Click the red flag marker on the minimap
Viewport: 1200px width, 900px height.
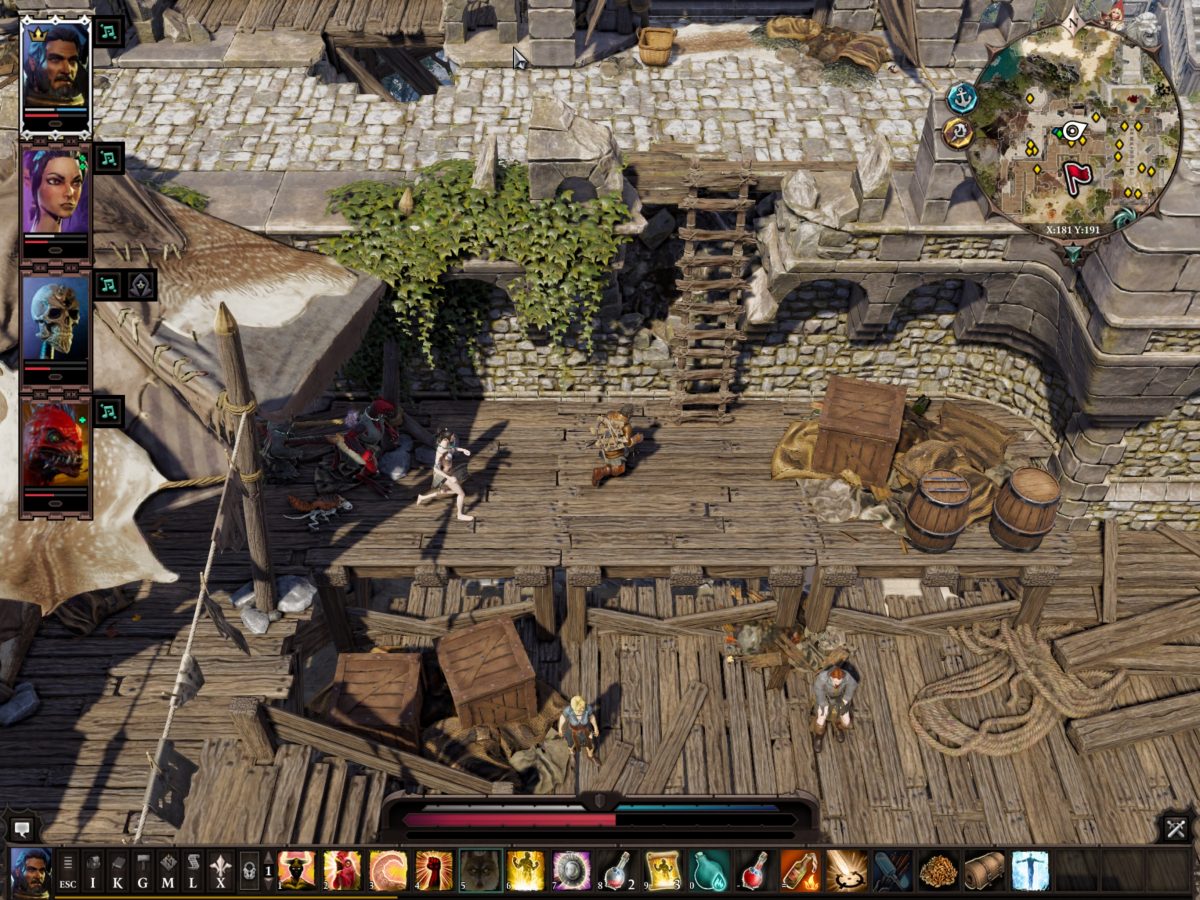pyautogui.click(x=1076, y=177)
